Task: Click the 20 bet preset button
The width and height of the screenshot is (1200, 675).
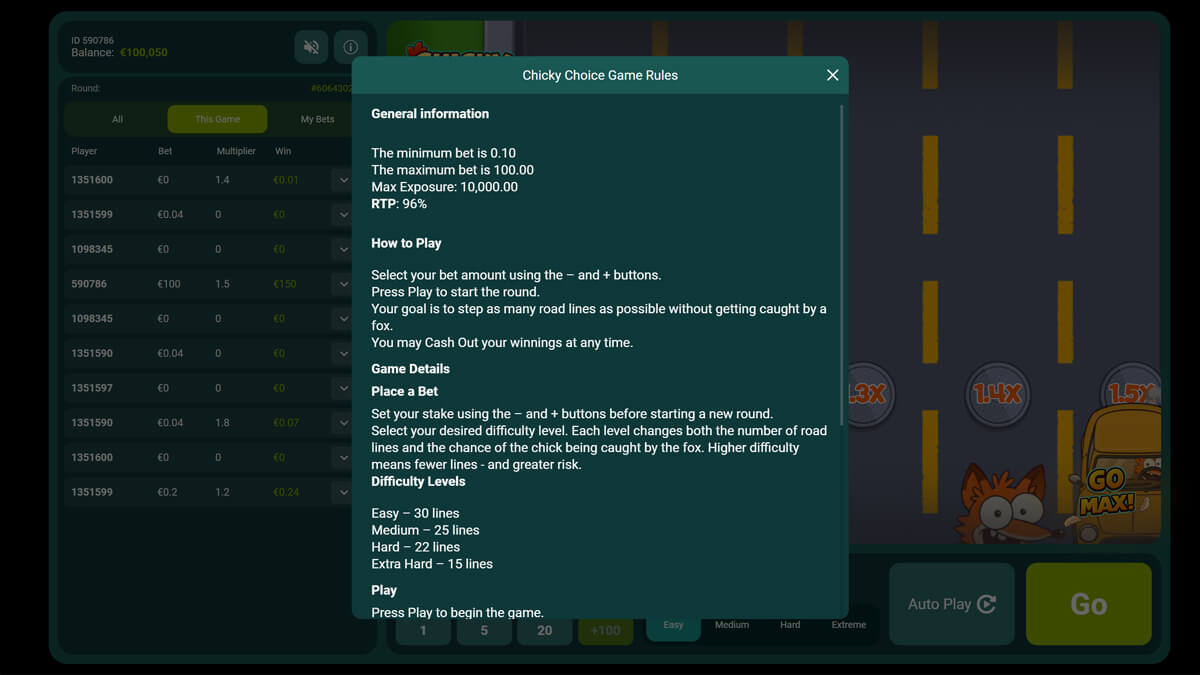Action: (544, 631)
